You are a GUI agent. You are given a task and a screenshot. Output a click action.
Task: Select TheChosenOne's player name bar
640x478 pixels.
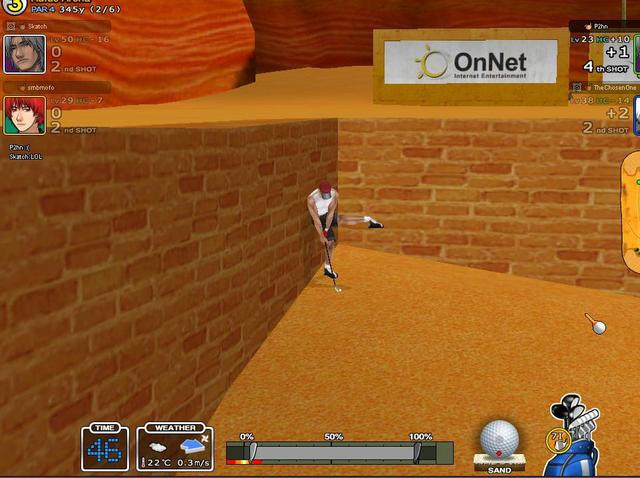pos(606,88)
